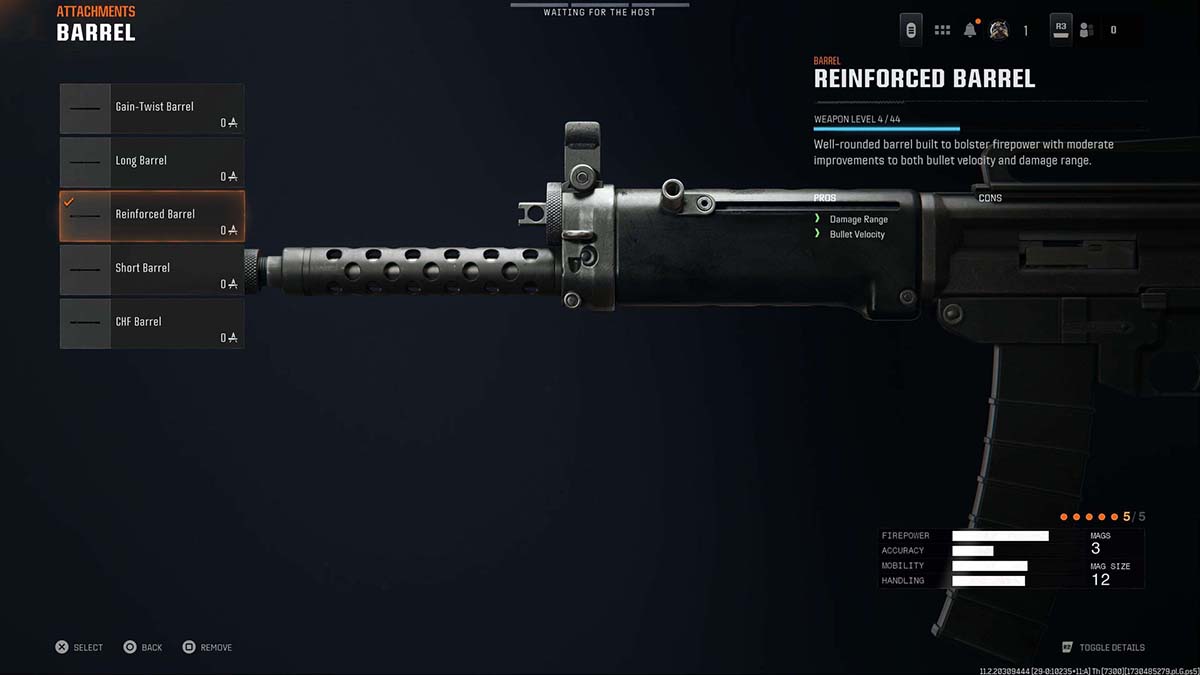Open the grid menu icon
The image size is (1200, 675).
click(x=942, y=30)
